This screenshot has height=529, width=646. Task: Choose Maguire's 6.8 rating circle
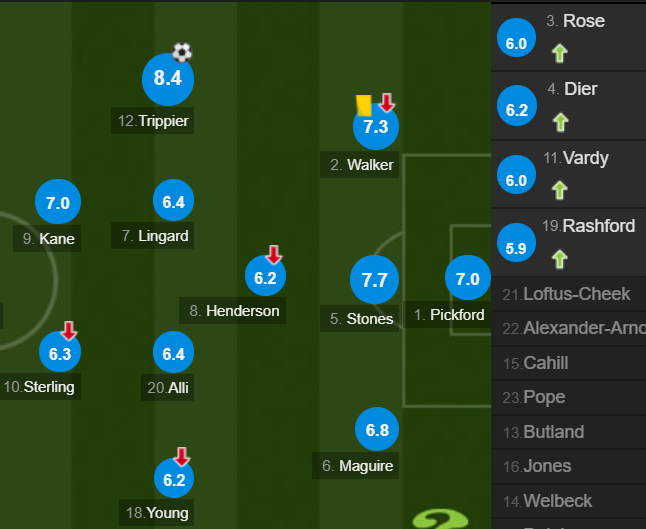pos(377,431)
